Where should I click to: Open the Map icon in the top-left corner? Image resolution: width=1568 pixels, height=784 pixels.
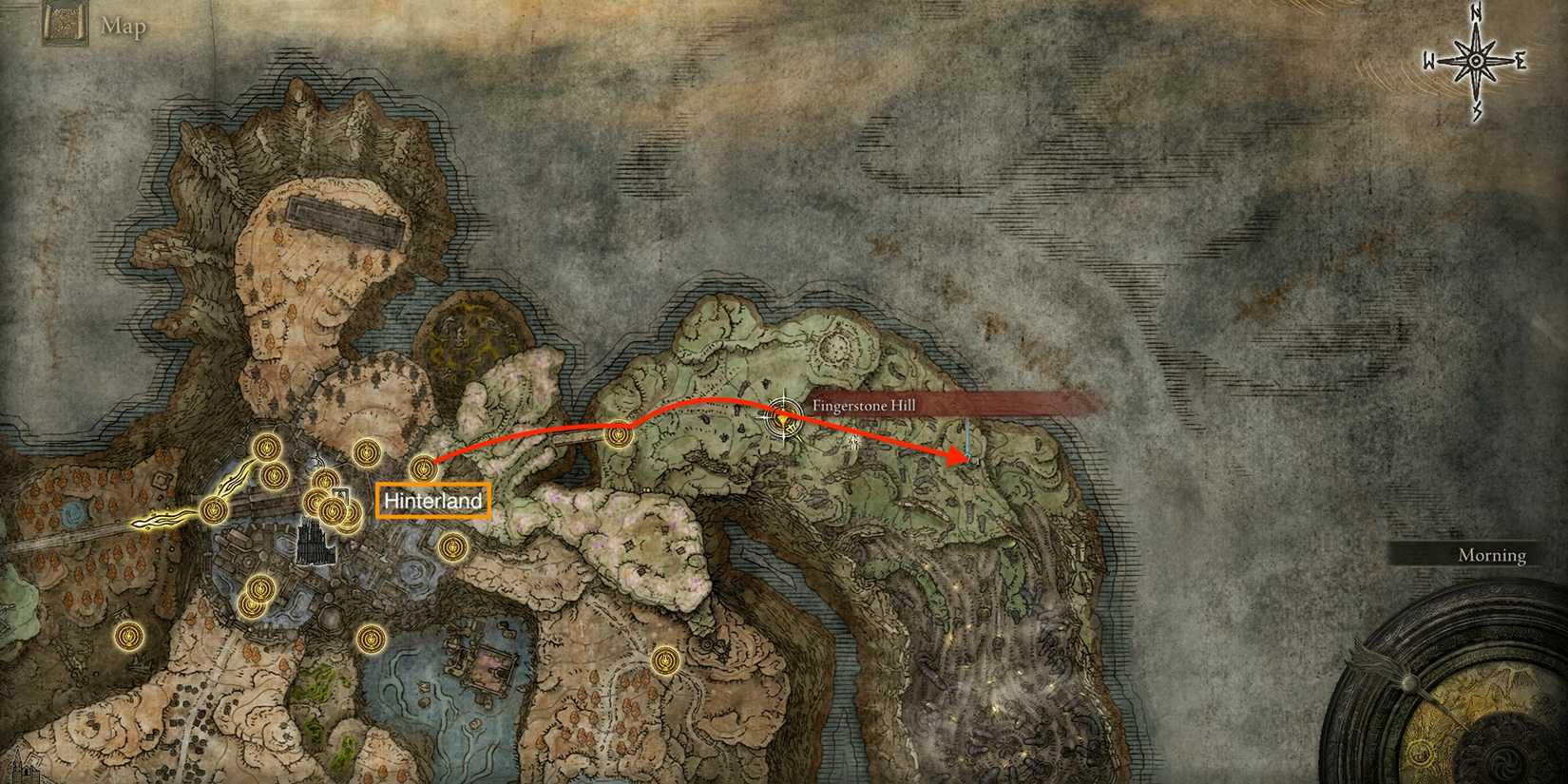click(67, 23)
